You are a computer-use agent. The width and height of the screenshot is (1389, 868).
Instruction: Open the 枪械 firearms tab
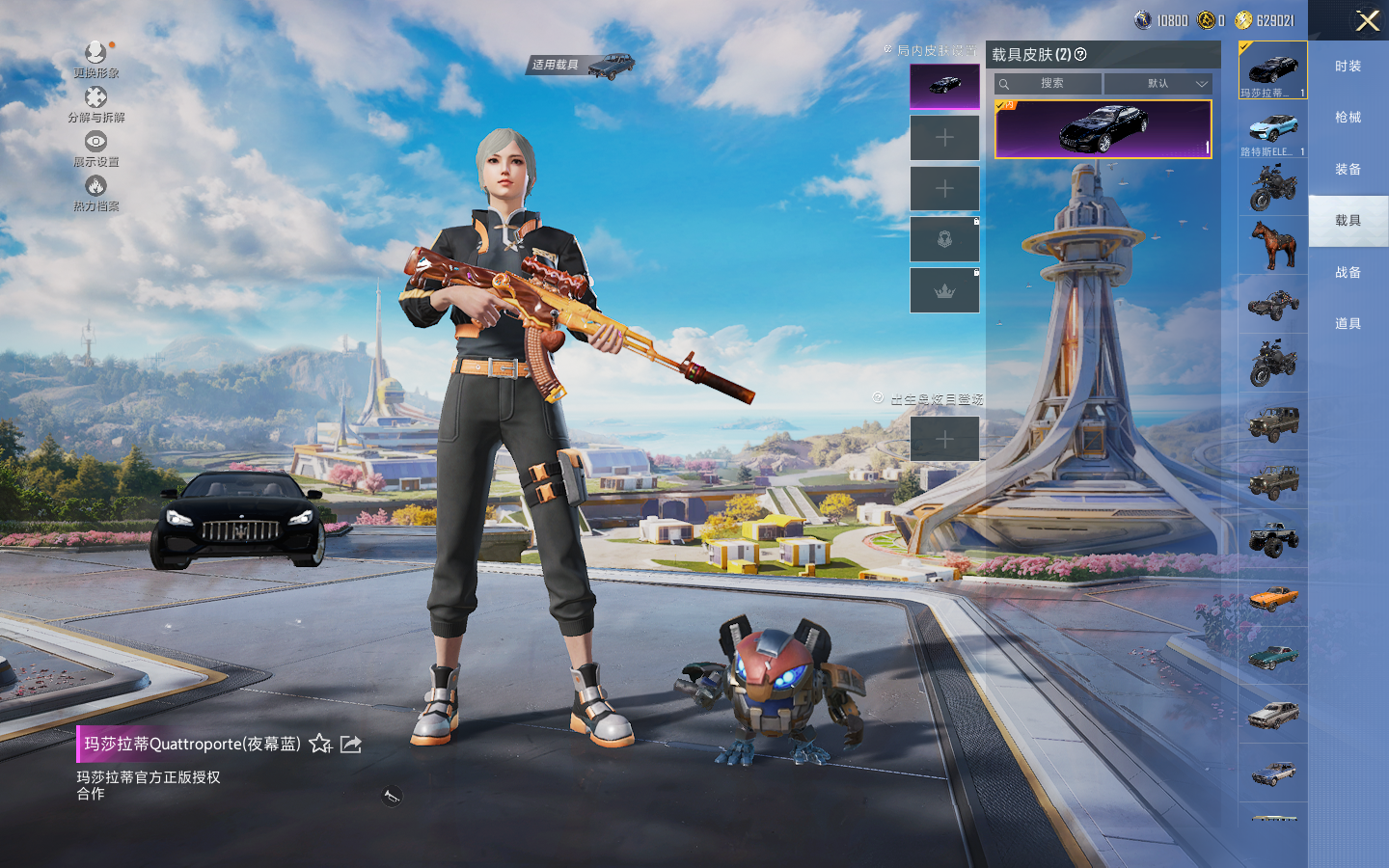coord(1348,118)
